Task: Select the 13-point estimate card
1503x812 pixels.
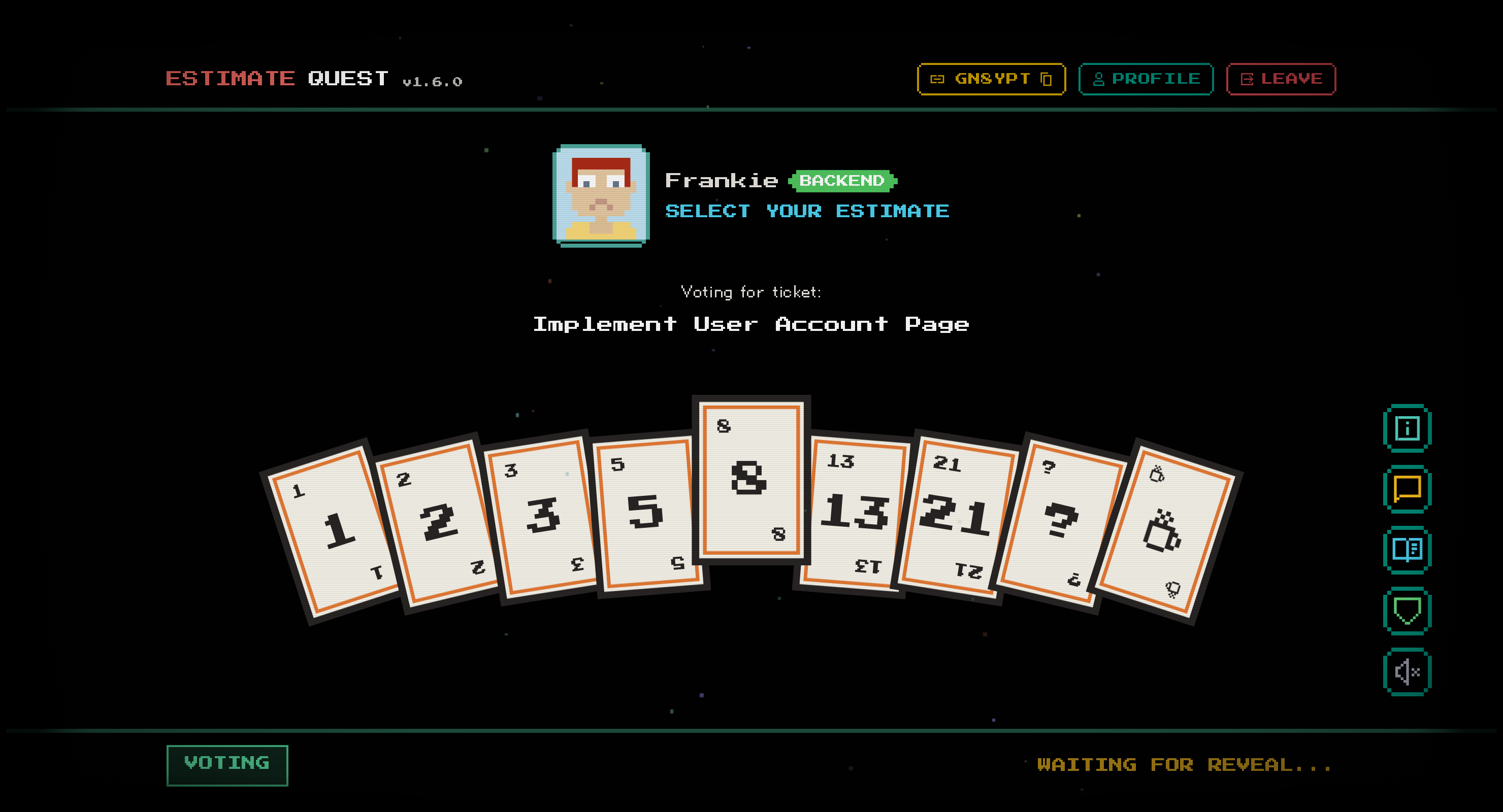Action: 854,513
